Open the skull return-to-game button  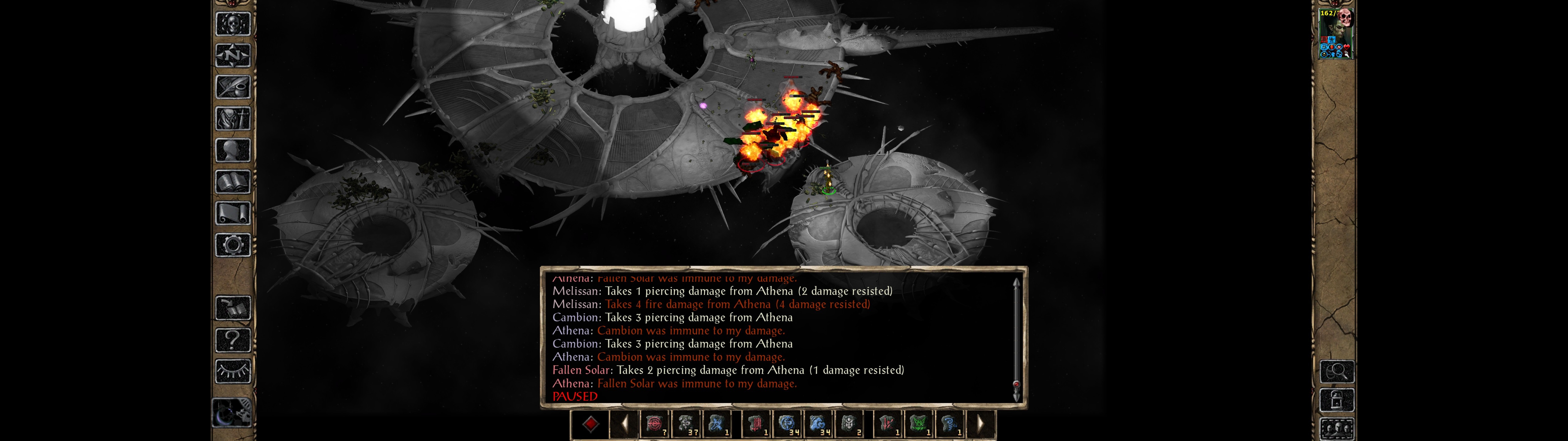[233, 24]
